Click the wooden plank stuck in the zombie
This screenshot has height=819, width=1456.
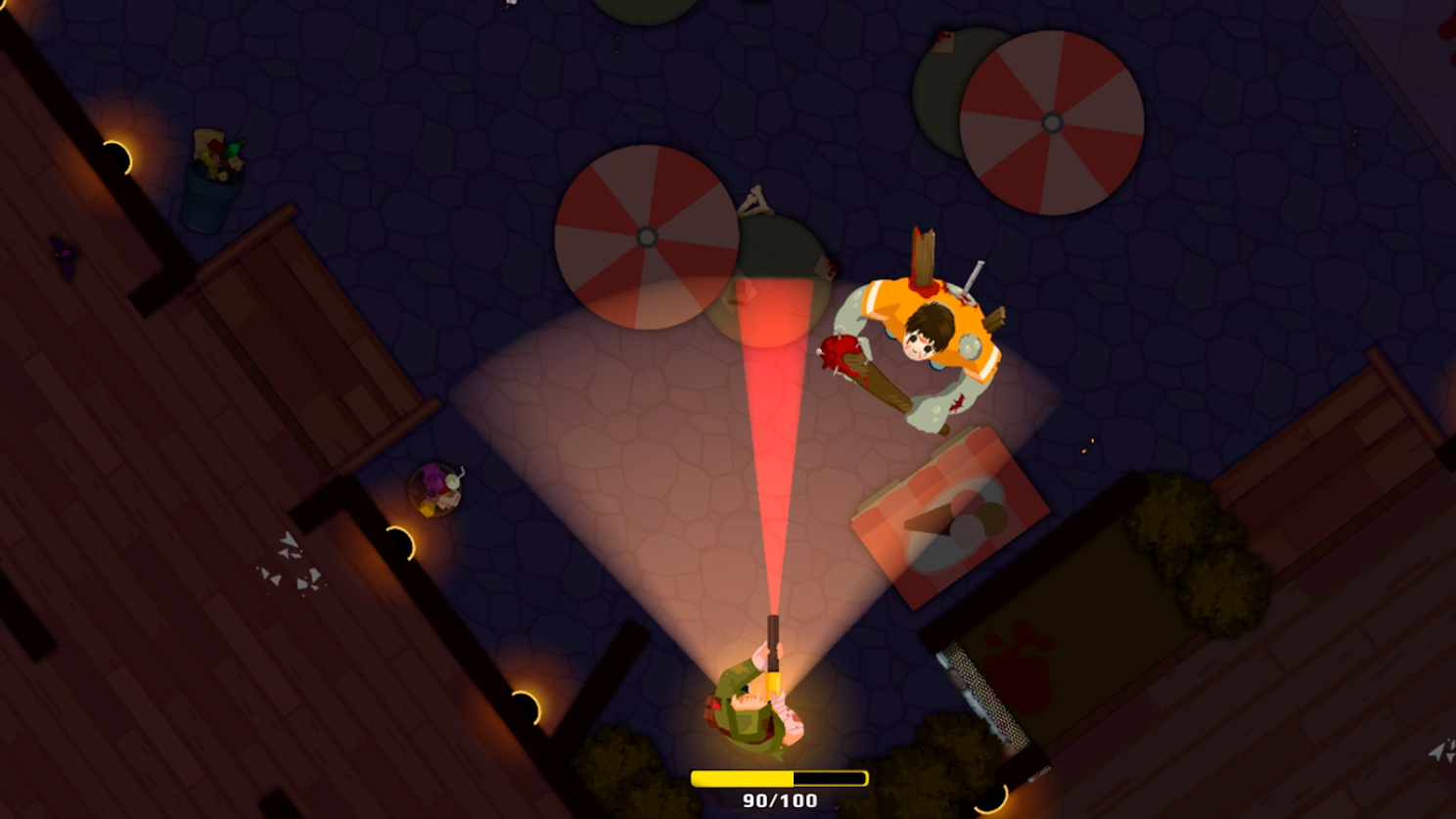(x=925, y=259)
